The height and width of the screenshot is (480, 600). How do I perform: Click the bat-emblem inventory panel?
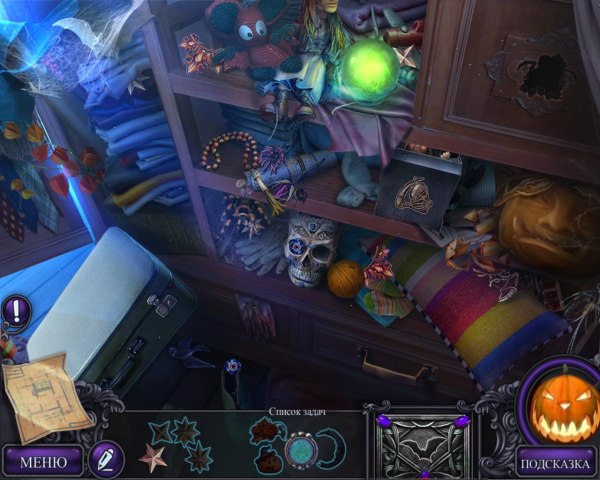click(x=418, y=442)
